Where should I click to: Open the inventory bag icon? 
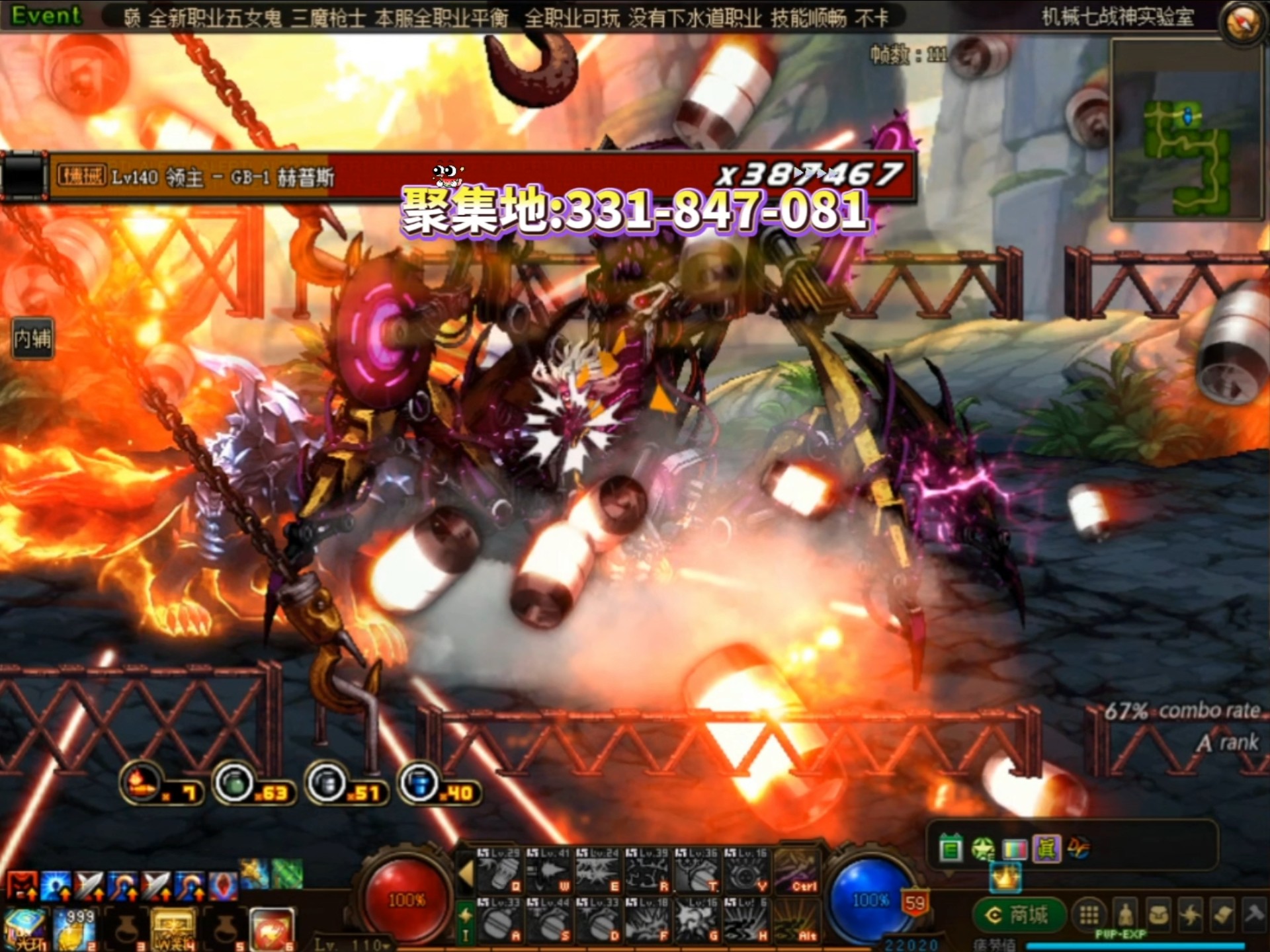click(x=1158, y=916)
